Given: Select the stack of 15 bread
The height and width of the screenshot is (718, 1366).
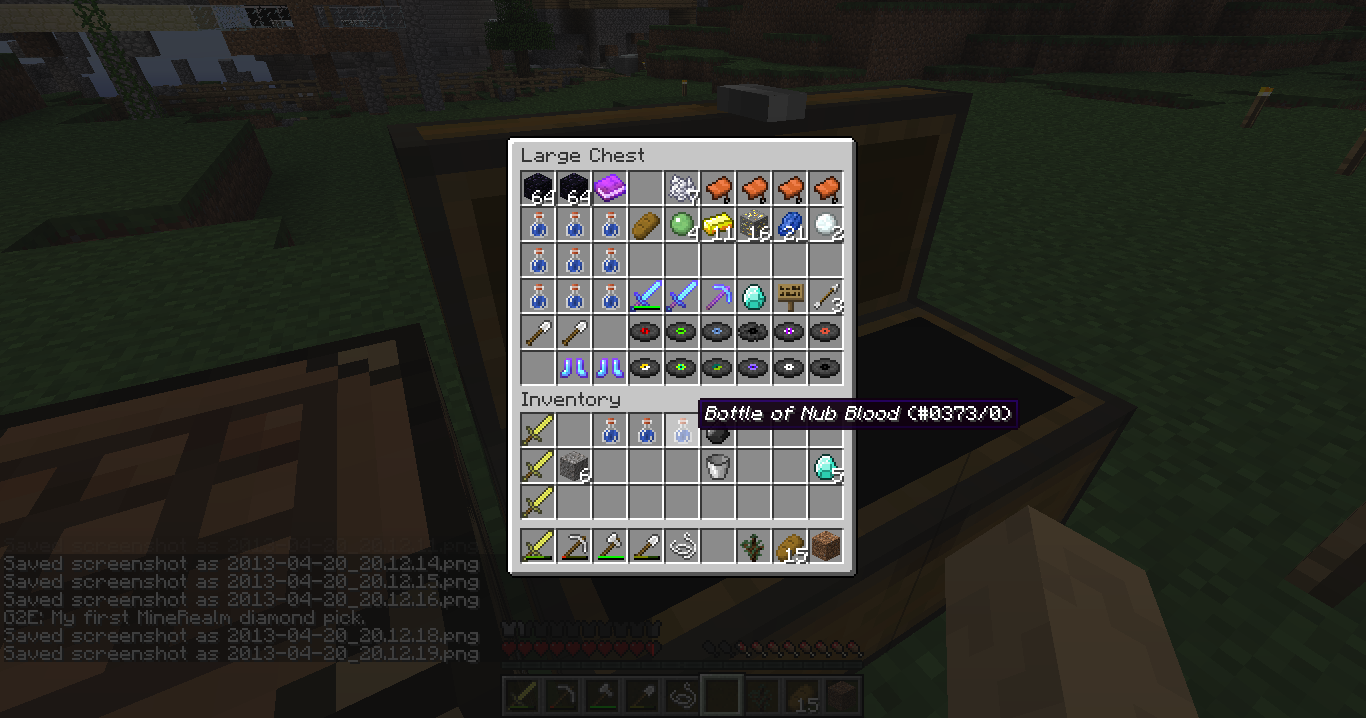Looking at the screenshot, I should pos(790,546).
